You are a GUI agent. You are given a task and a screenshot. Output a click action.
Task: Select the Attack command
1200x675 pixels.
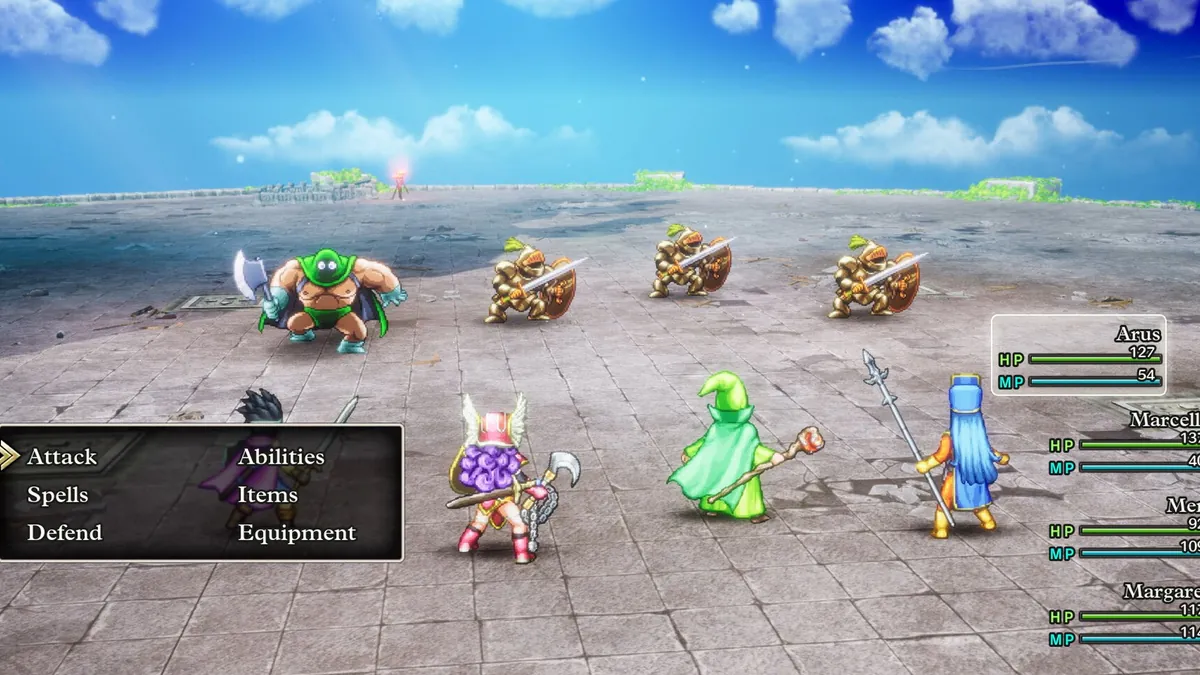click(x=62, y=457)
